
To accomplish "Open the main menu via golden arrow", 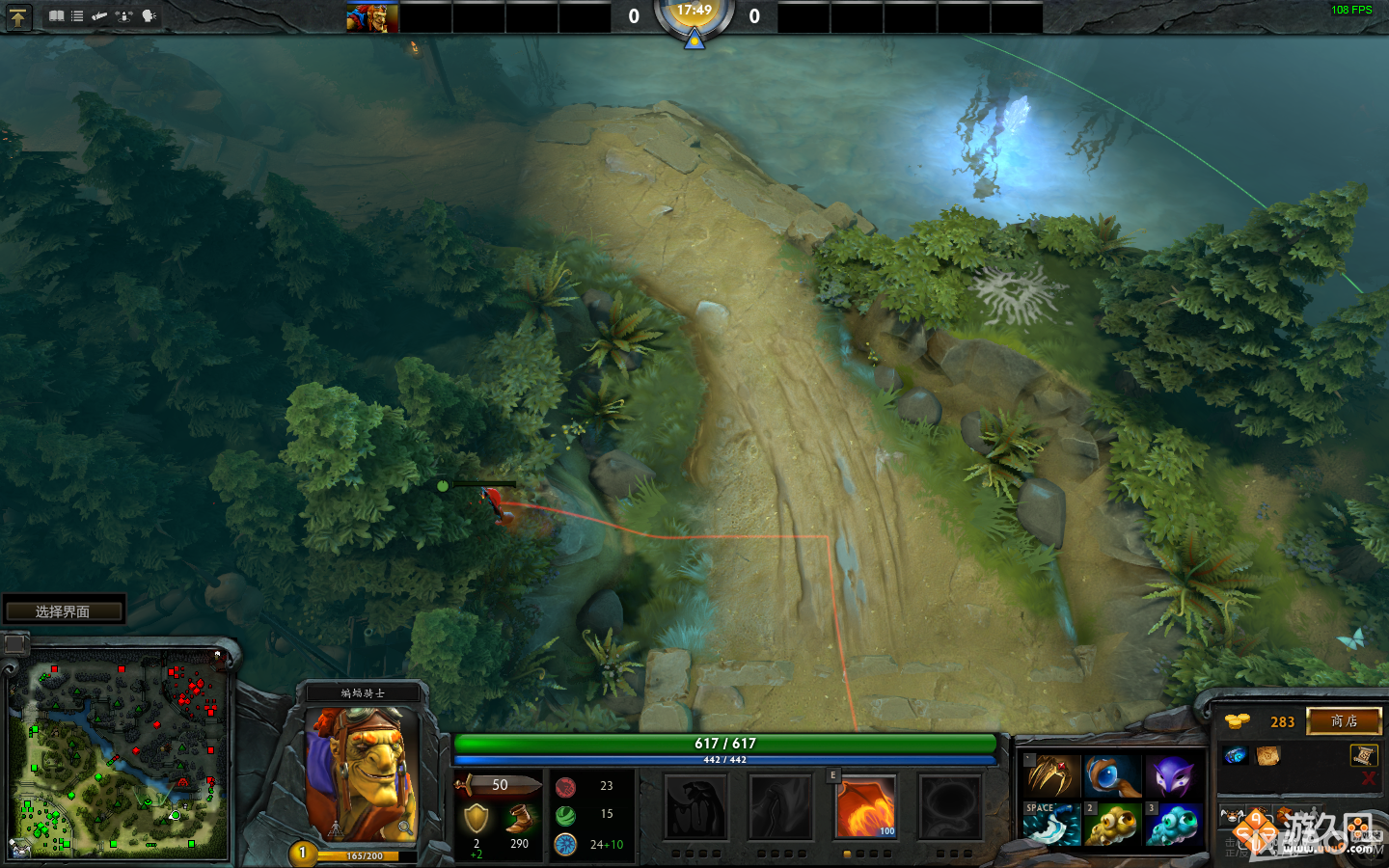I will coord(18,16).
